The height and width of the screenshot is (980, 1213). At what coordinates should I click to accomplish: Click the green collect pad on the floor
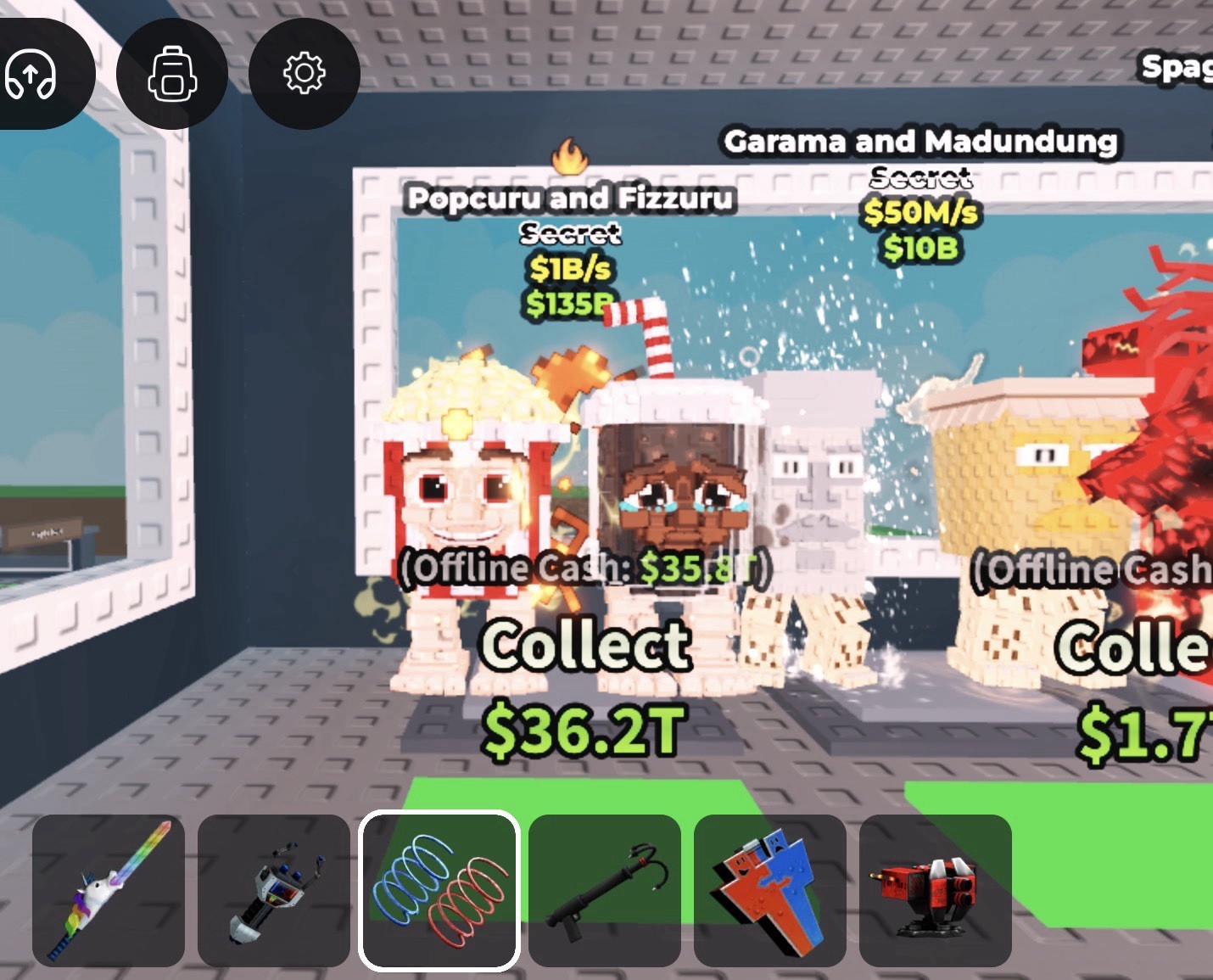click(585, 796)
